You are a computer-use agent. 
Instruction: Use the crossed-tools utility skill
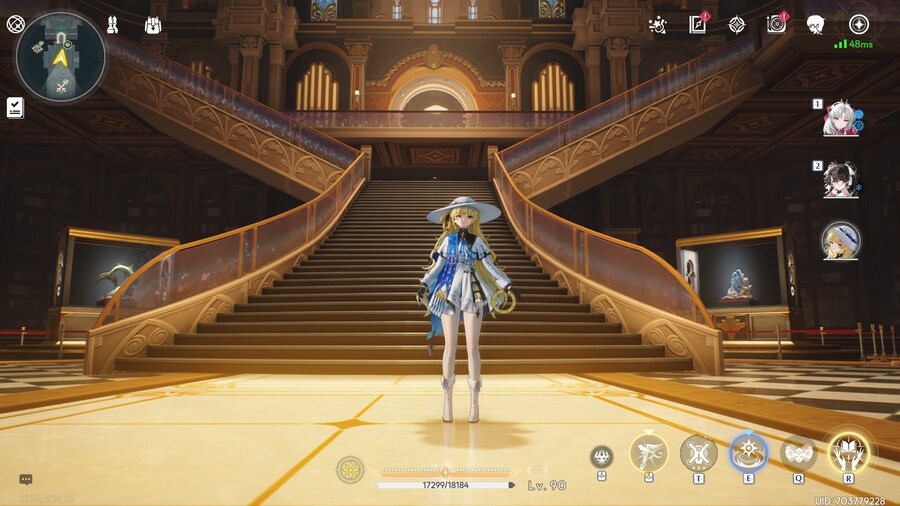coord(698,453)
